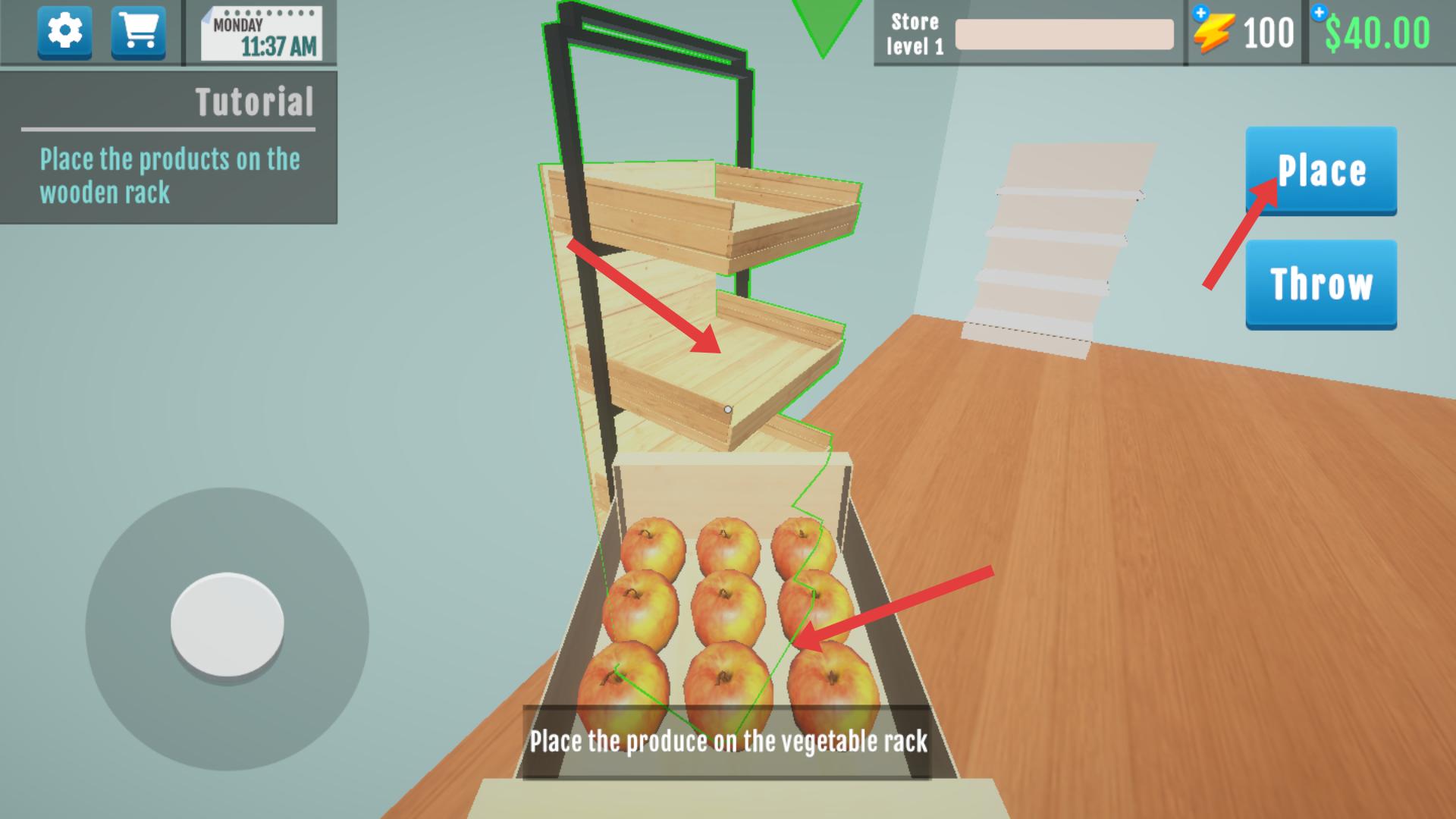The width and height of the screenshot is (1456, 819).
Task: Tap the virtual joystick knob
Action: tap(227, 625)
